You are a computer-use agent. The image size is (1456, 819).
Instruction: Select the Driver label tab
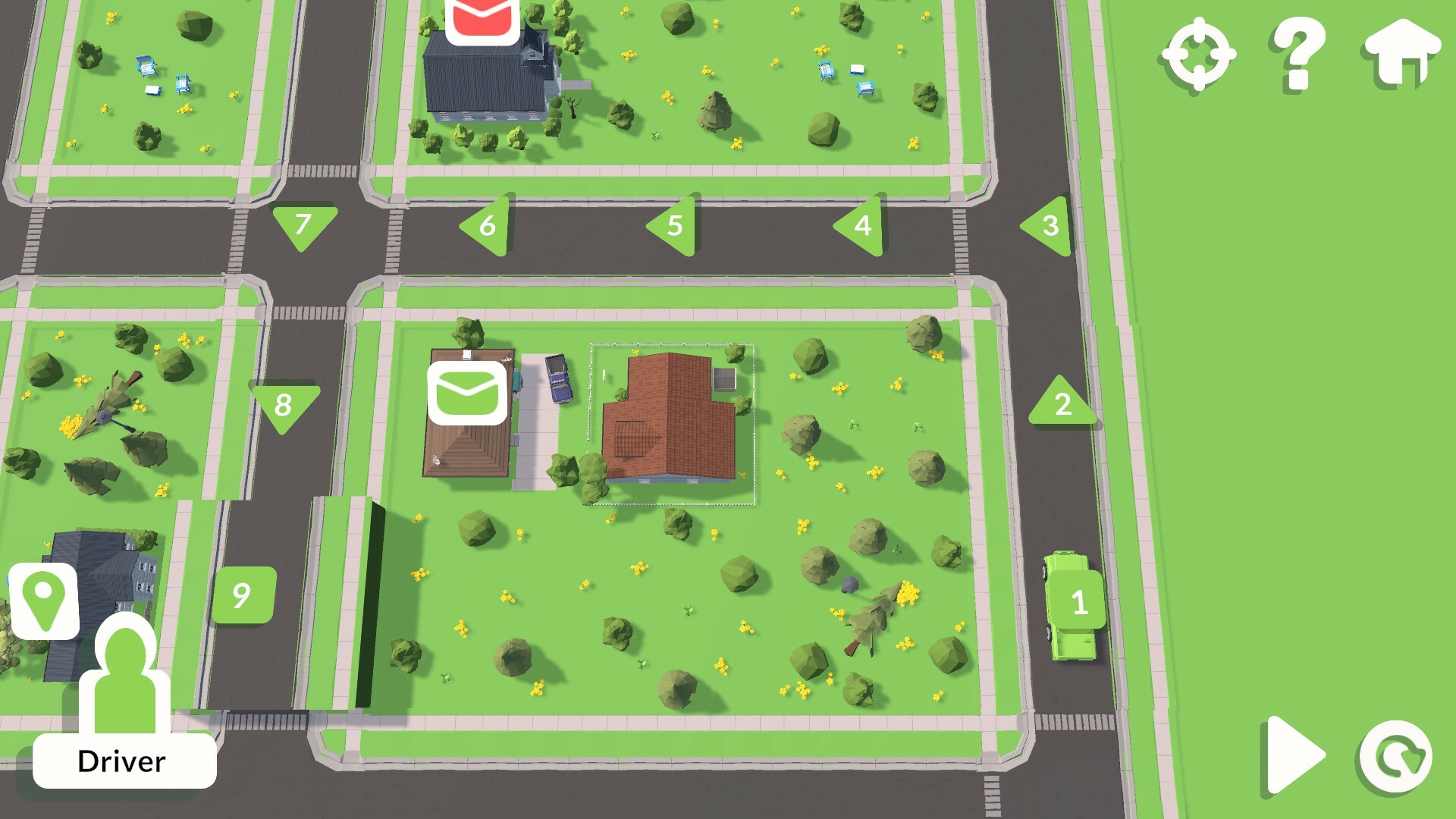[124, 761]
